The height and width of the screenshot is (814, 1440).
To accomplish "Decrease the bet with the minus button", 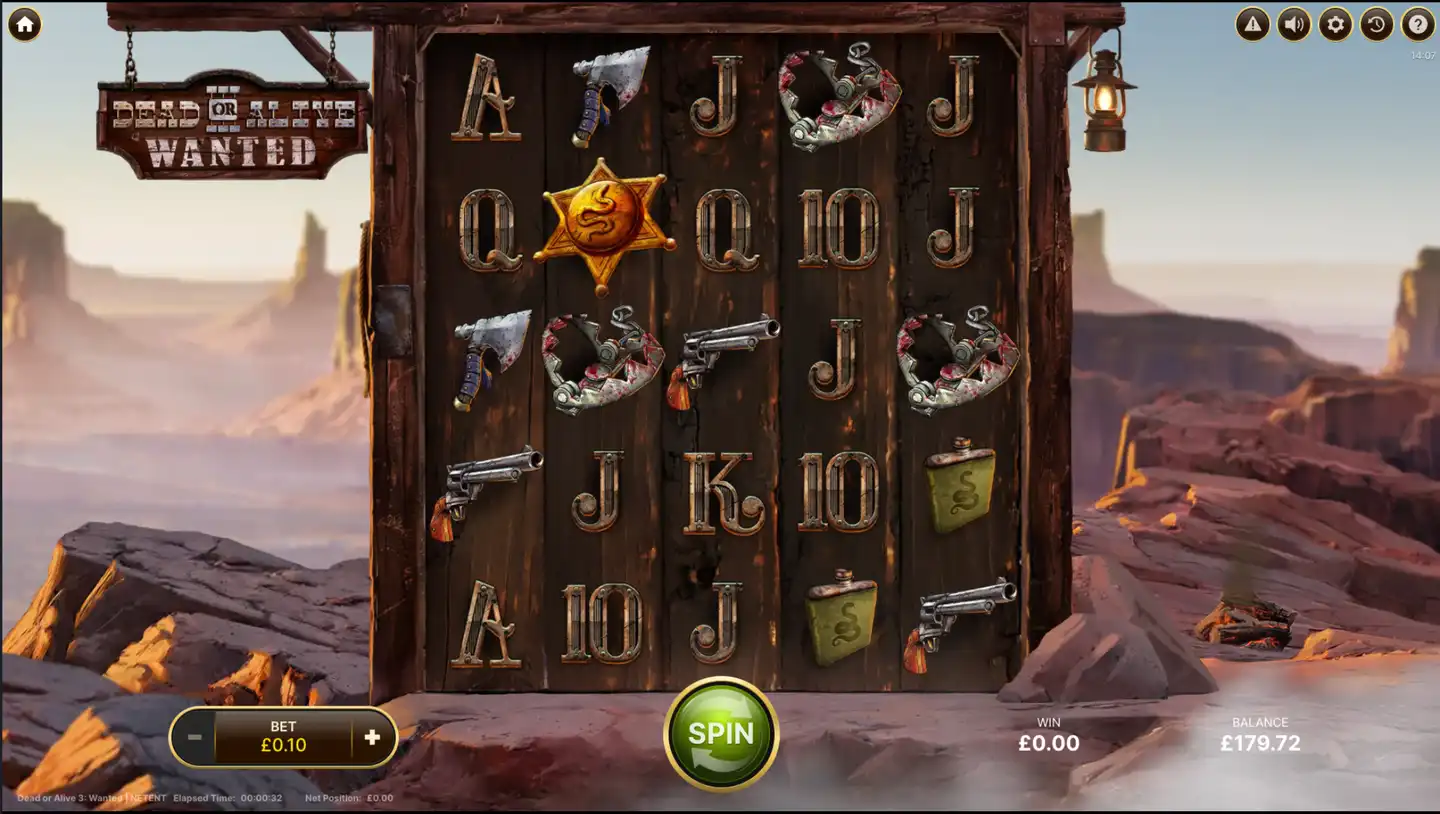I will point(196,737).
